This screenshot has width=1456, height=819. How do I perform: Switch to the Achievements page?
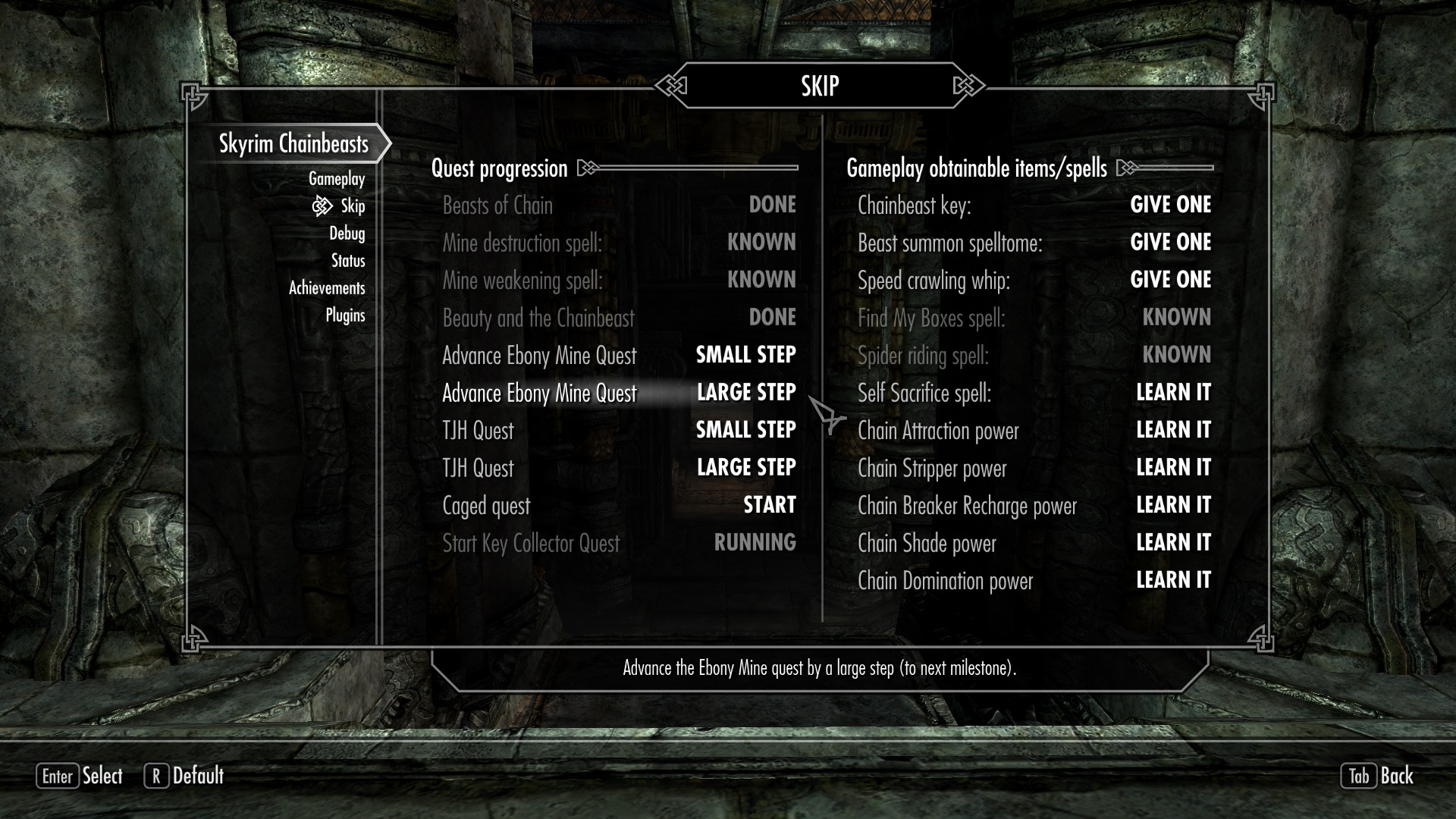[x=326, y=288]
